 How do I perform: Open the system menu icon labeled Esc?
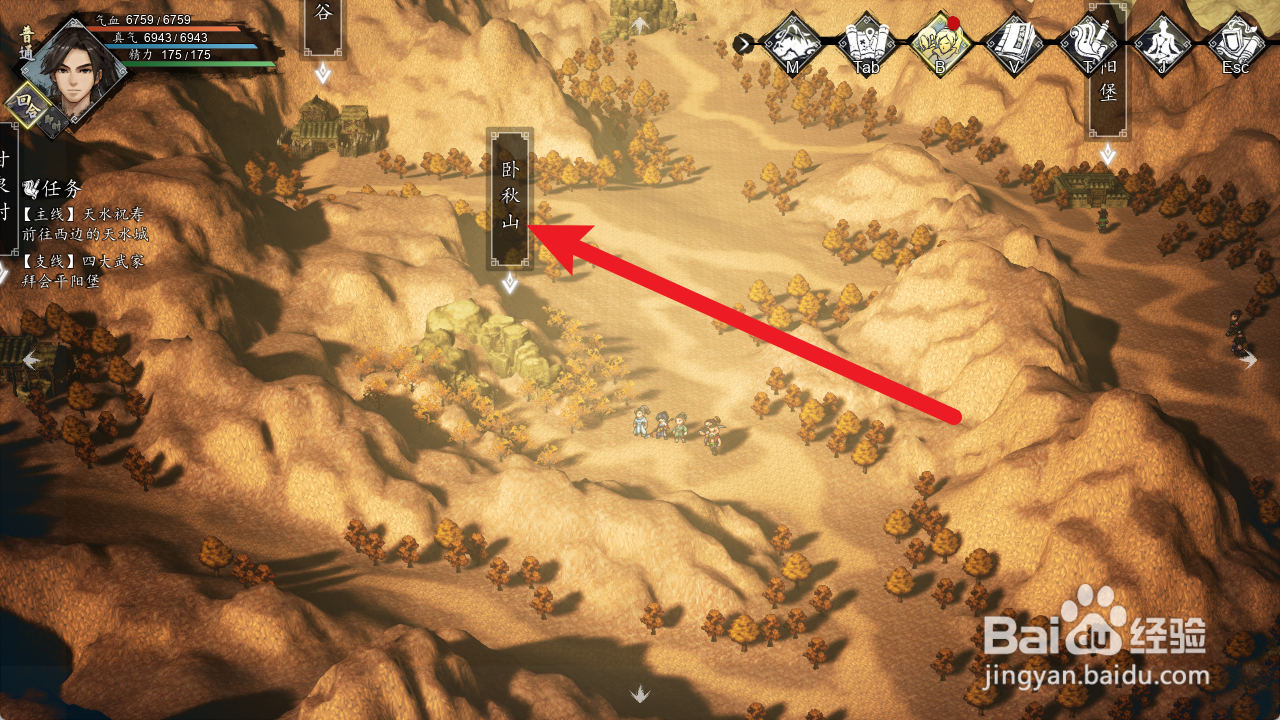click(x=1236, y=43)
